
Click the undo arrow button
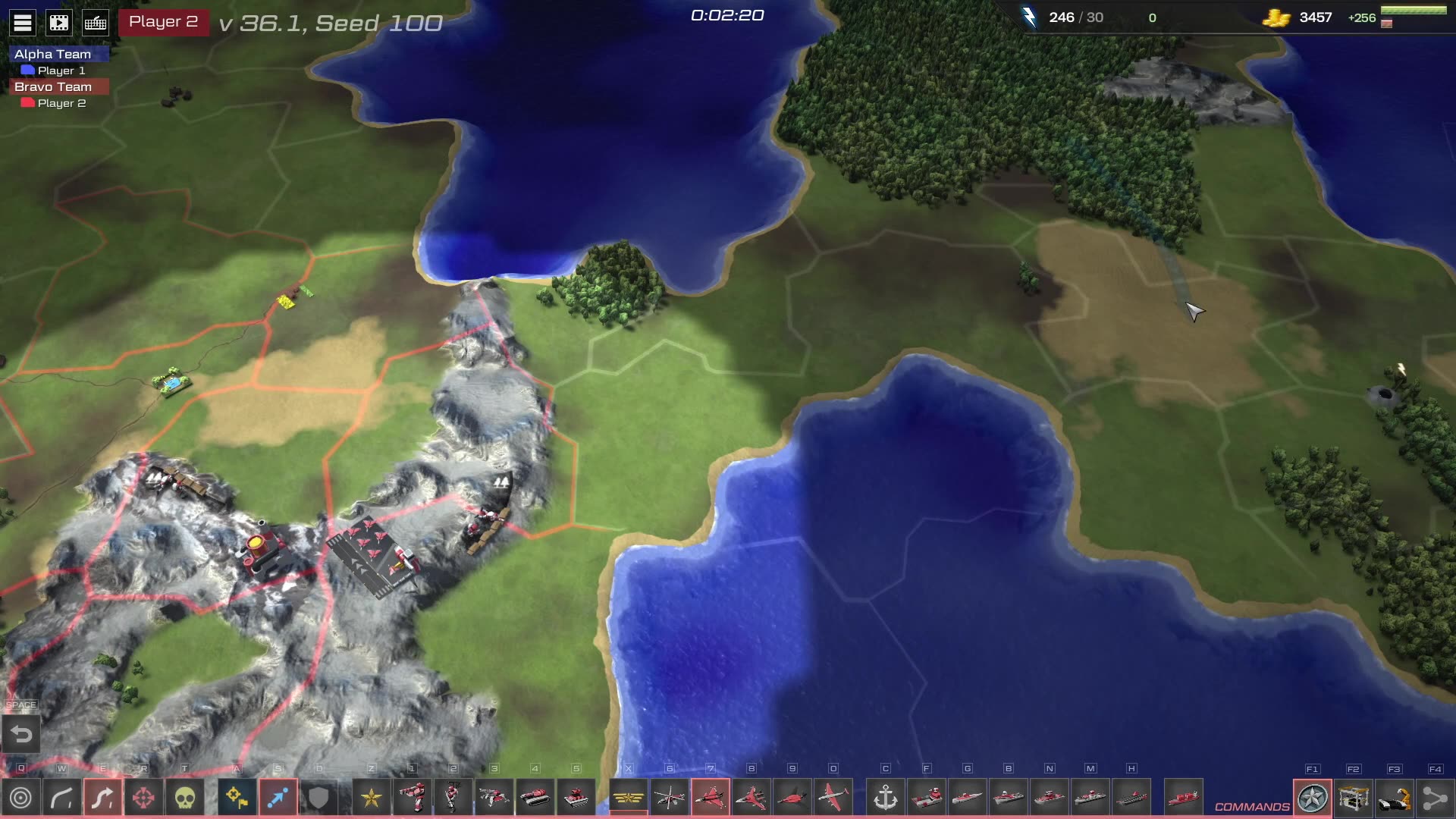tap(21, 735)
